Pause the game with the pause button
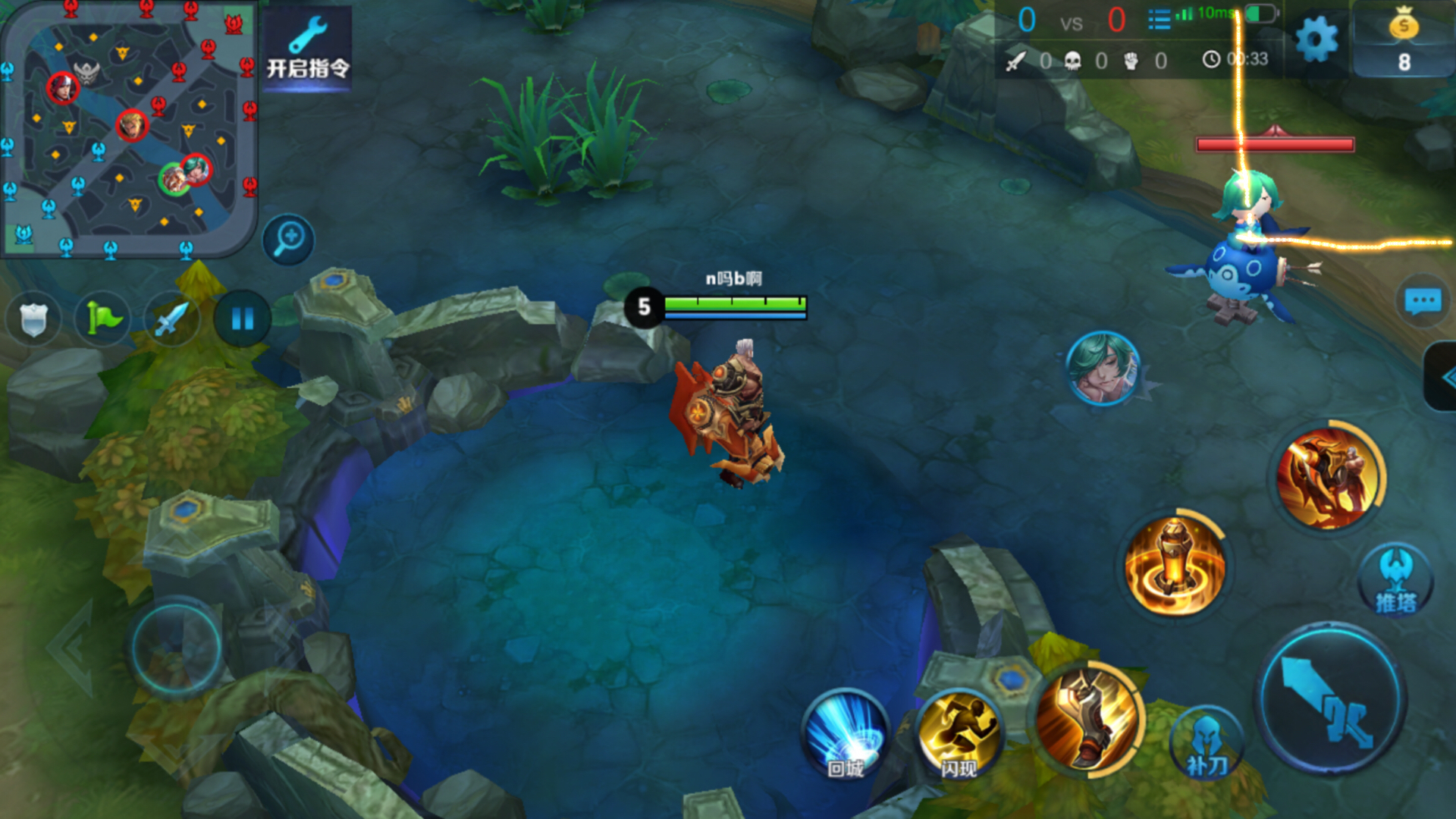 coord(242,319)
